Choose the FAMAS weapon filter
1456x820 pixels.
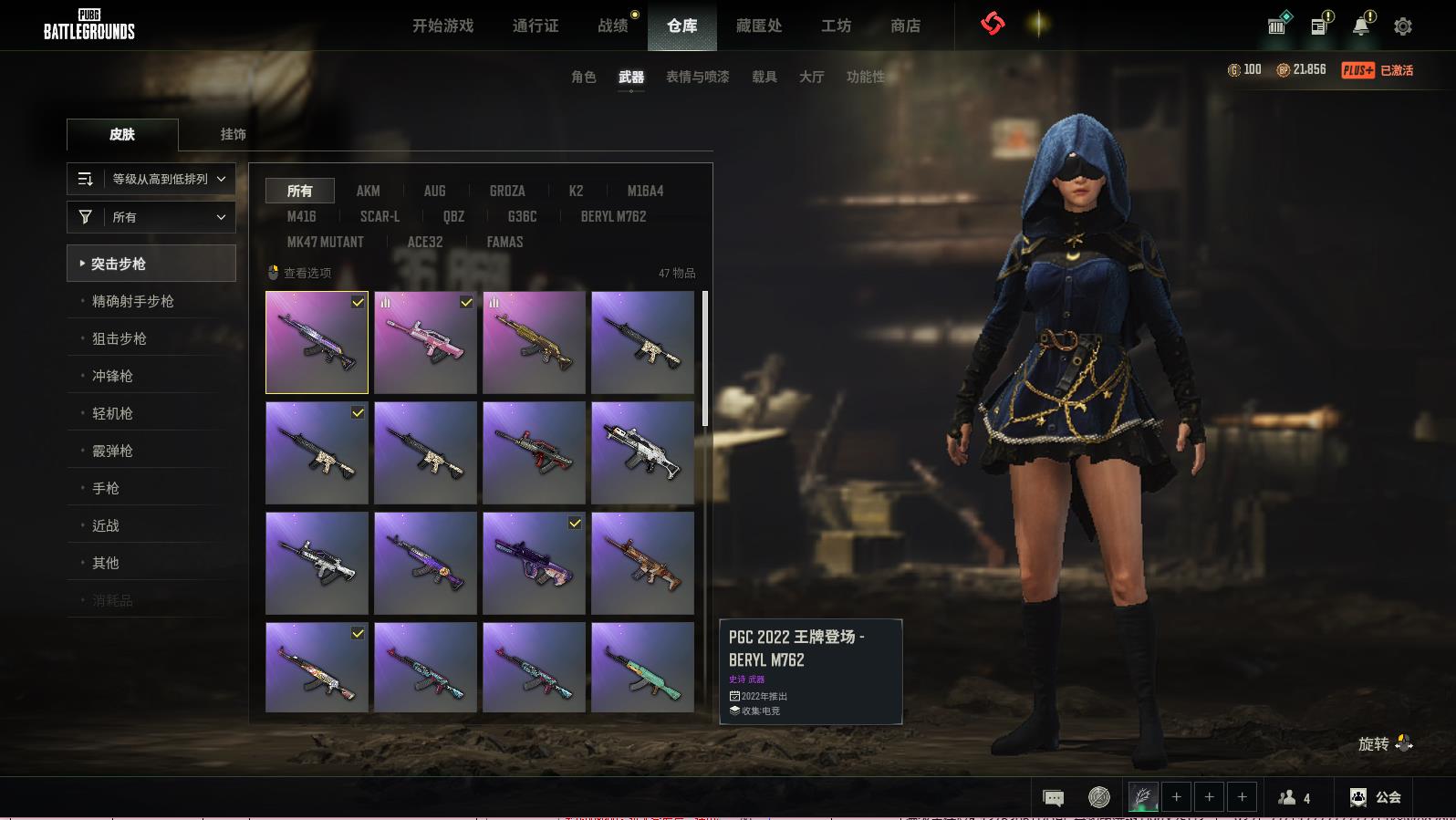pos(504,242)
